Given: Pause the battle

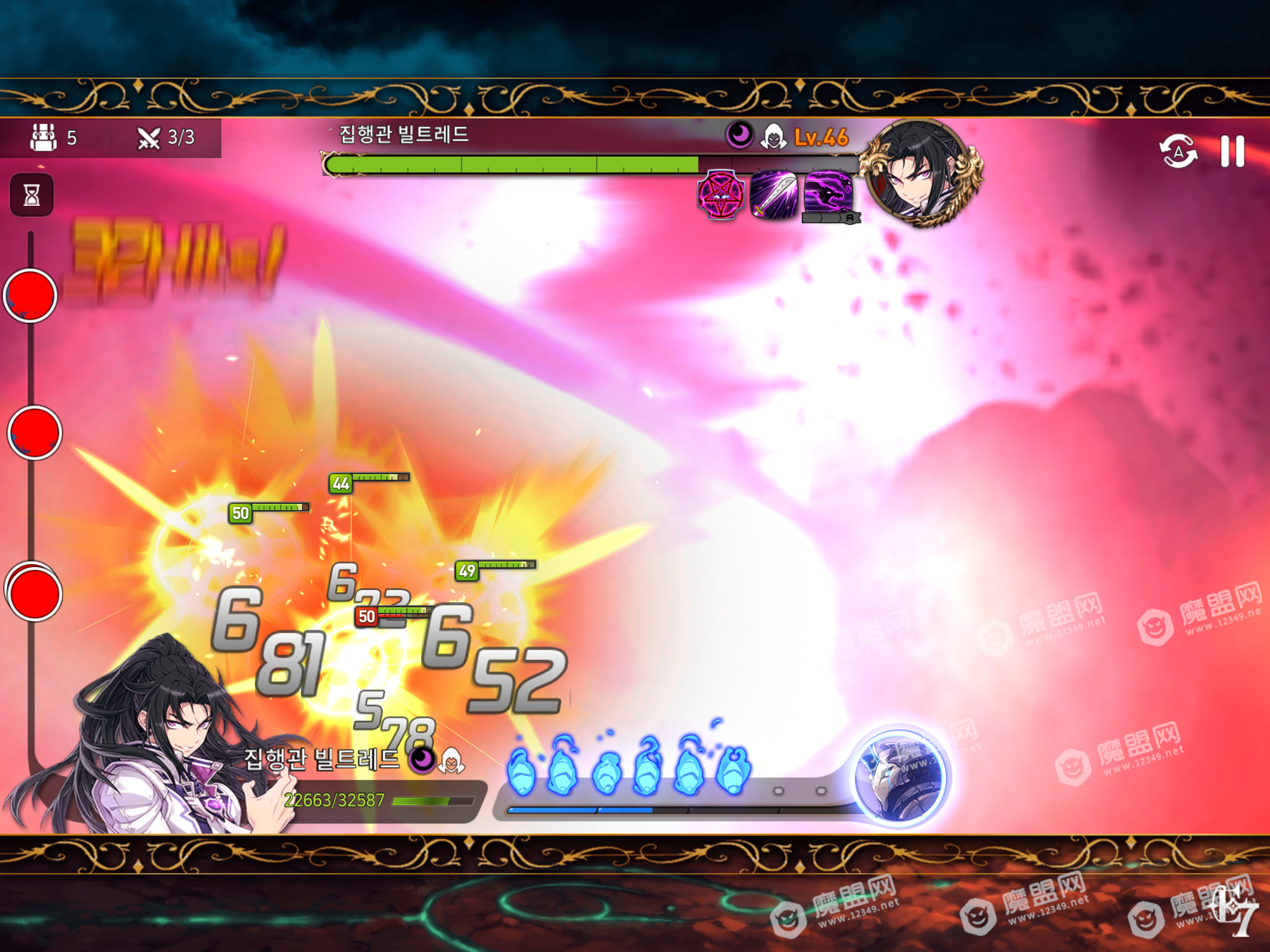Looking at the screenshot, I should pos(1232,151).
